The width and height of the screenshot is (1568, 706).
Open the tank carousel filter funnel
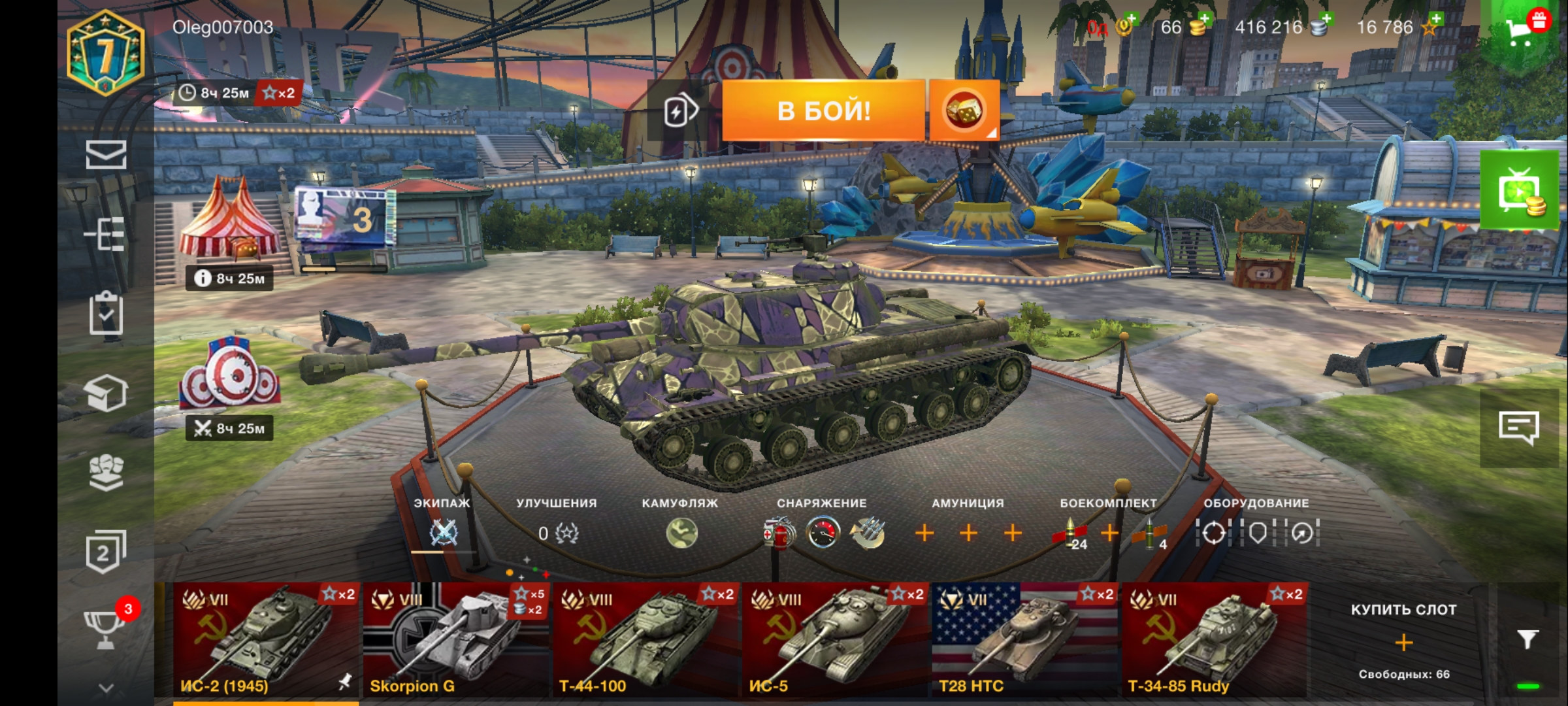[x=1527, y=639]
